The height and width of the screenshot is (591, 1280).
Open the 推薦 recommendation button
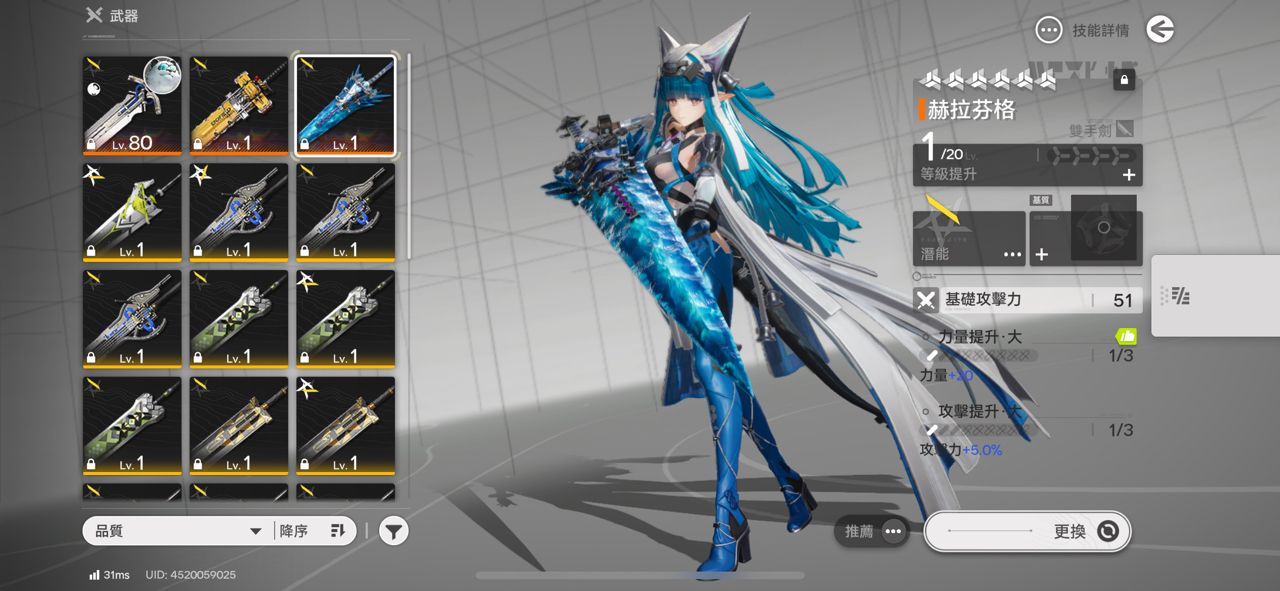point(871,532)
